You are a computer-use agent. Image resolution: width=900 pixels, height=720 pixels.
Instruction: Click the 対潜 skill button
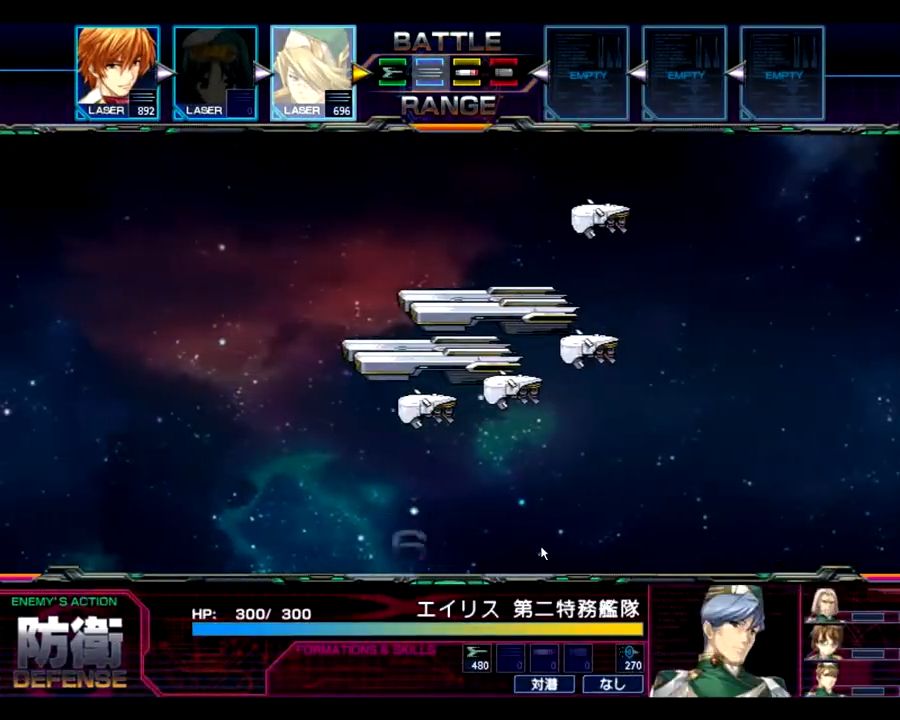[544, 685]
